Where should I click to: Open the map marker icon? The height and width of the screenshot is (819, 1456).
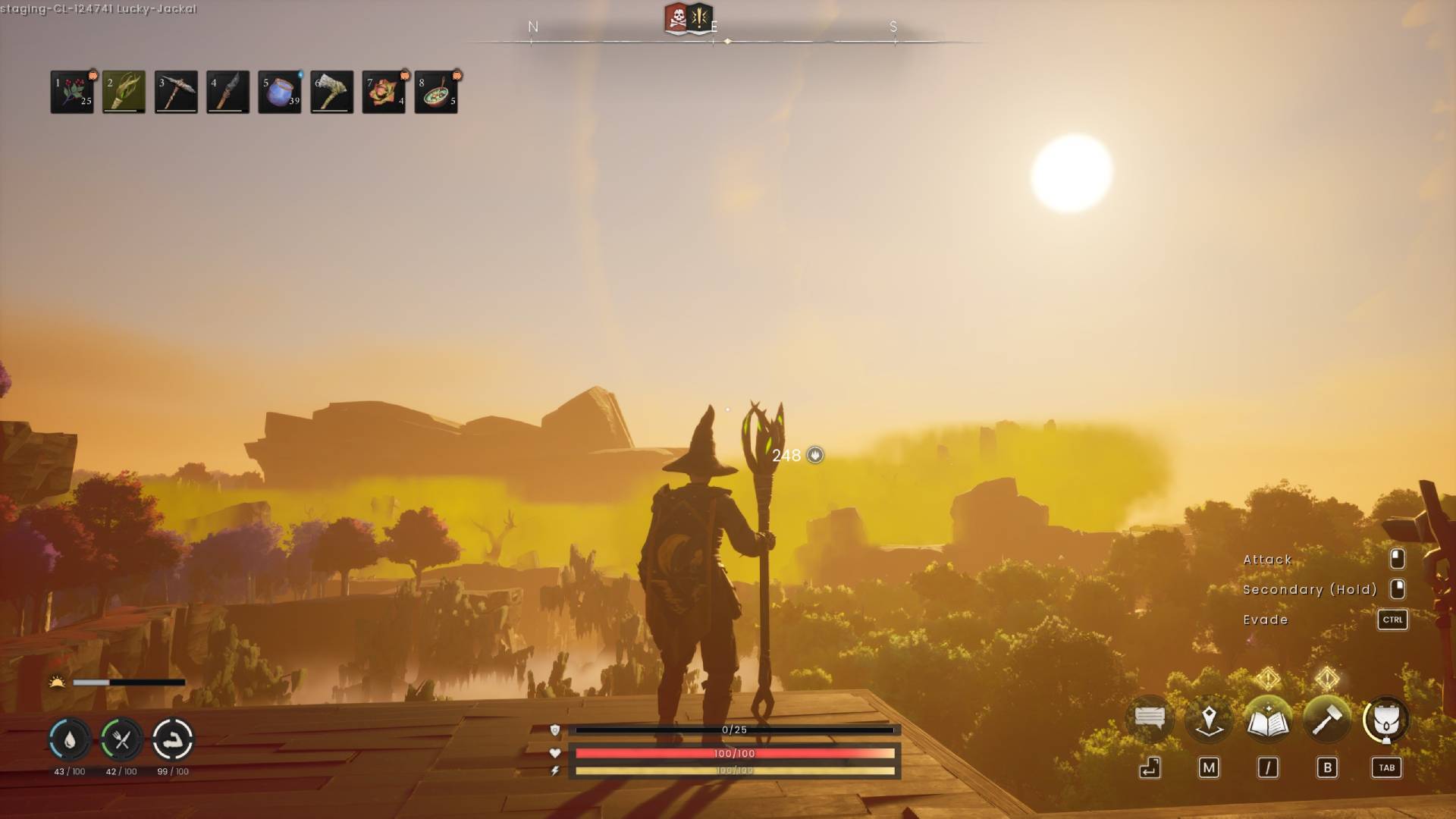click(x=1209, y=719)
